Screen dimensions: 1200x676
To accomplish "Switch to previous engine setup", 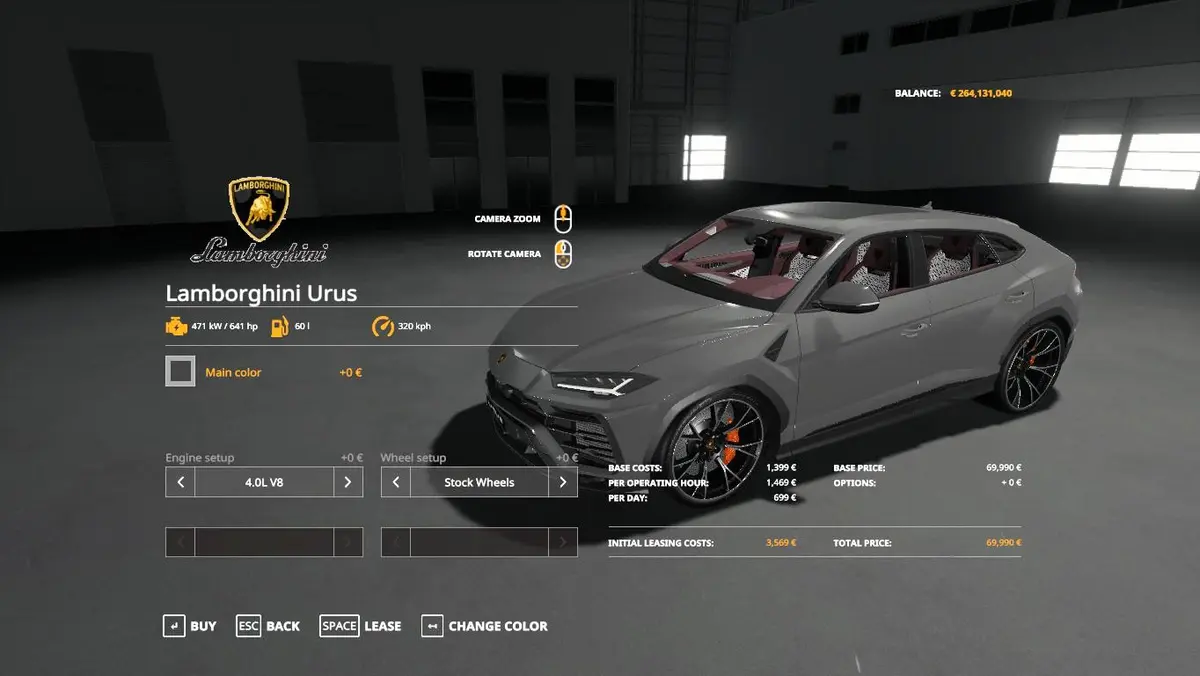I will (x=180, y=482).
